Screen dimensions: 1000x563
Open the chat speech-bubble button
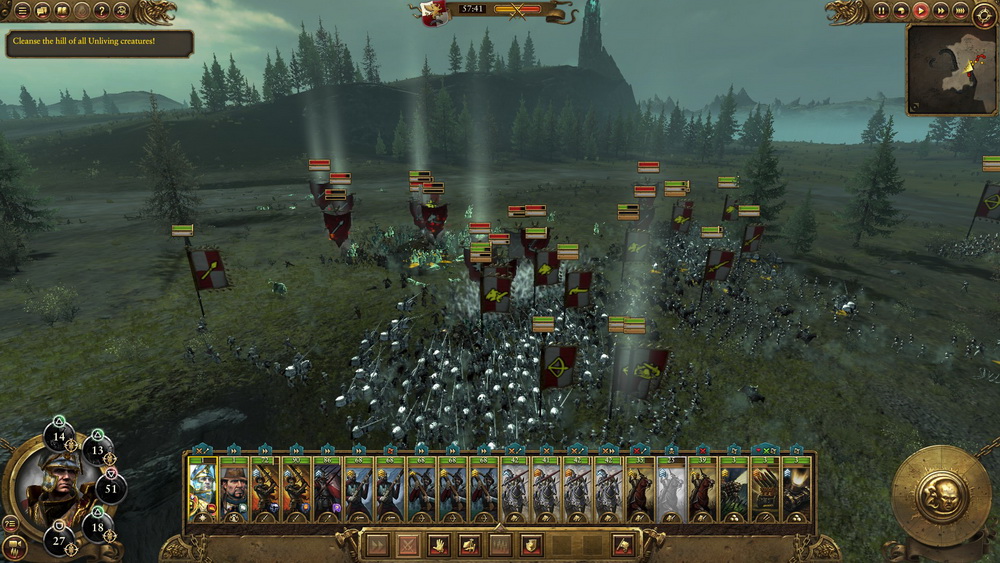(42, 11)
